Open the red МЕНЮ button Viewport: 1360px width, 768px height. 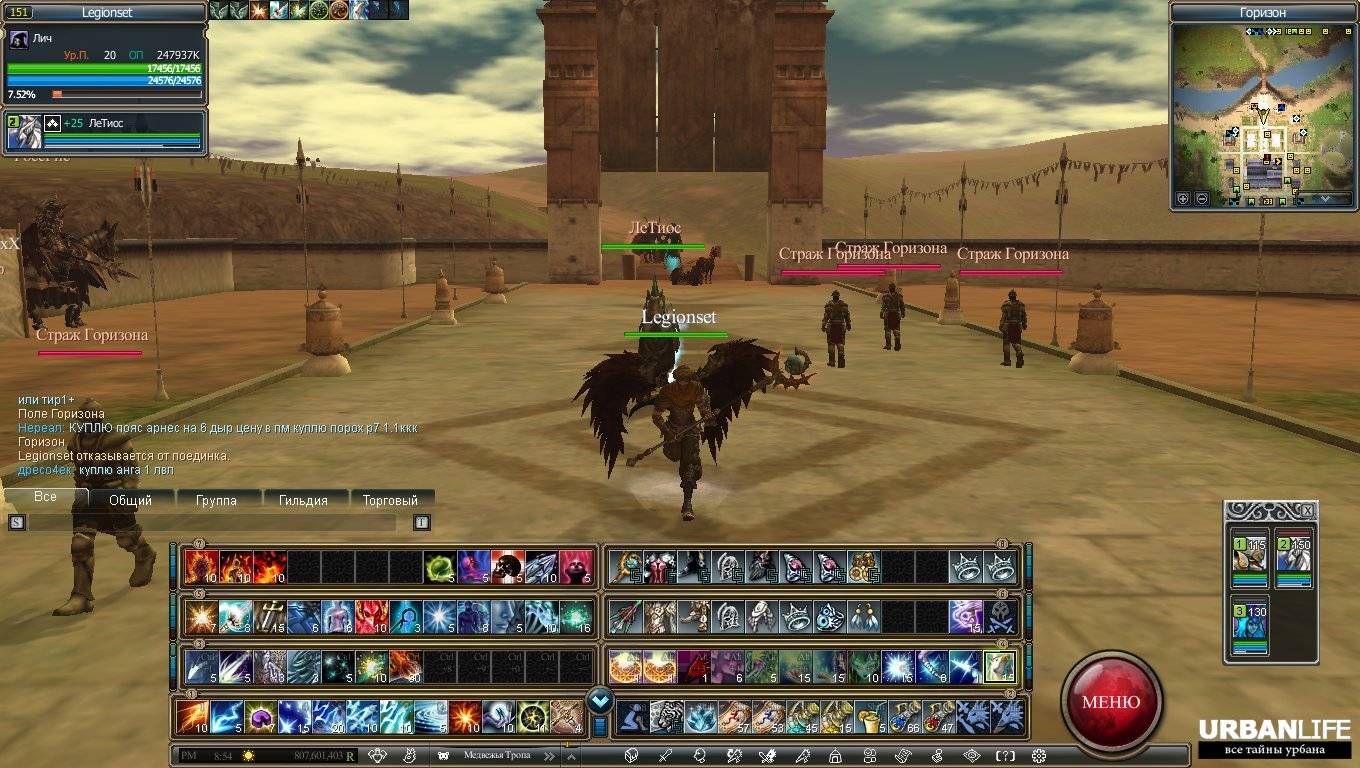pyautogui.click(x=1111, y=701)
